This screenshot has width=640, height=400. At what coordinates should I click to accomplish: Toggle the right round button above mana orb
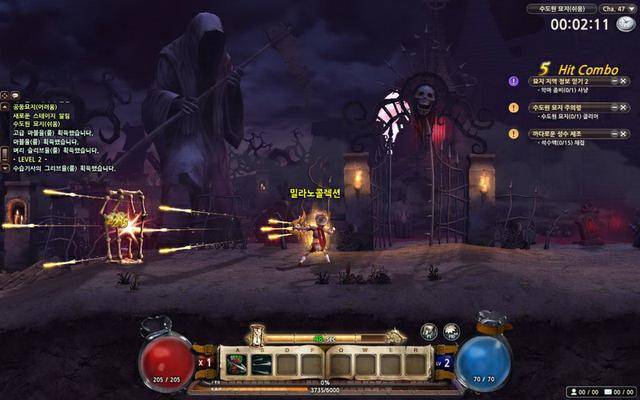(x=451, y=332)
